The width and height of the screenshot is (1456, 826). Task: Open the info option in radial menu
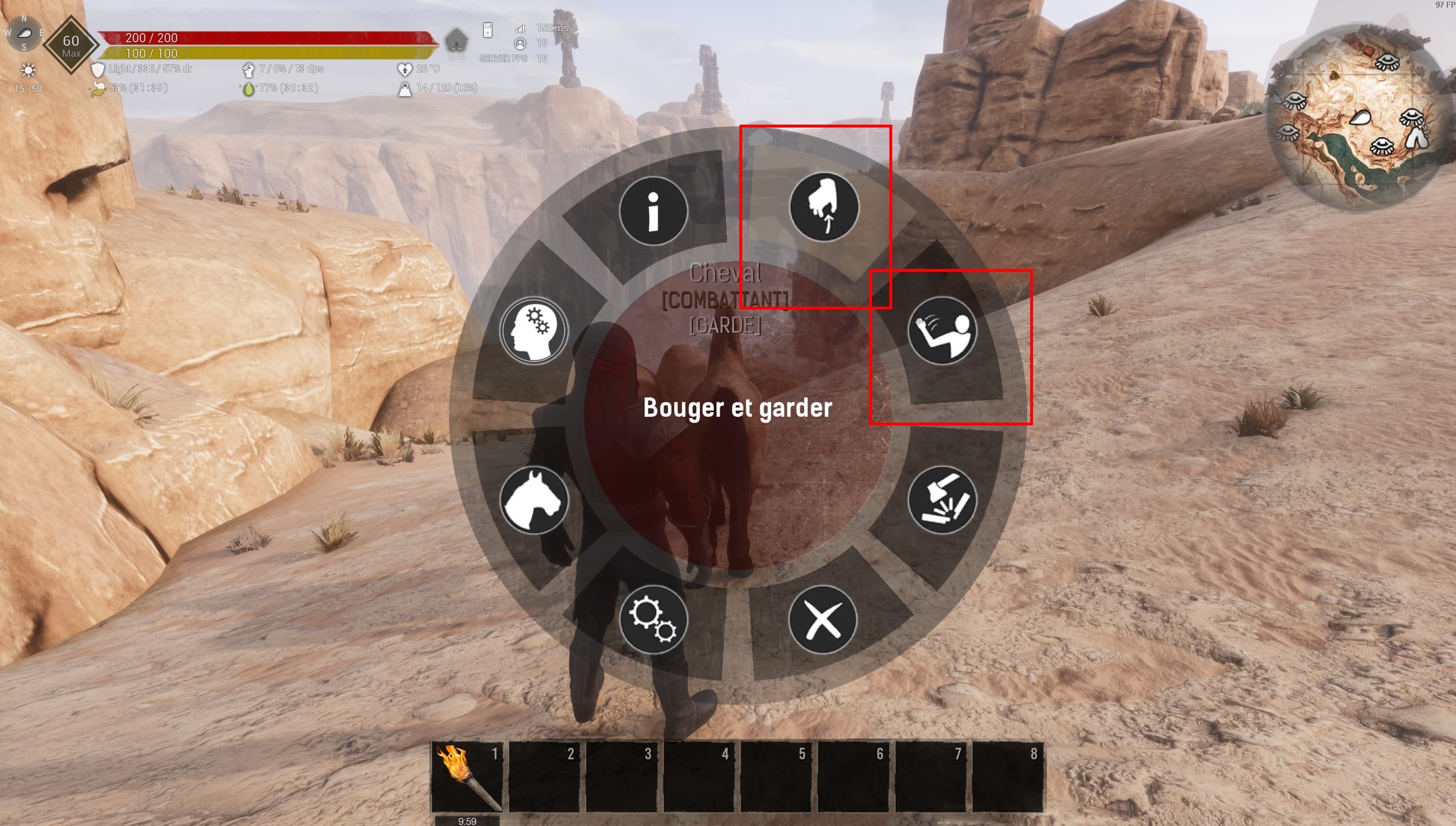click(653, 210)
